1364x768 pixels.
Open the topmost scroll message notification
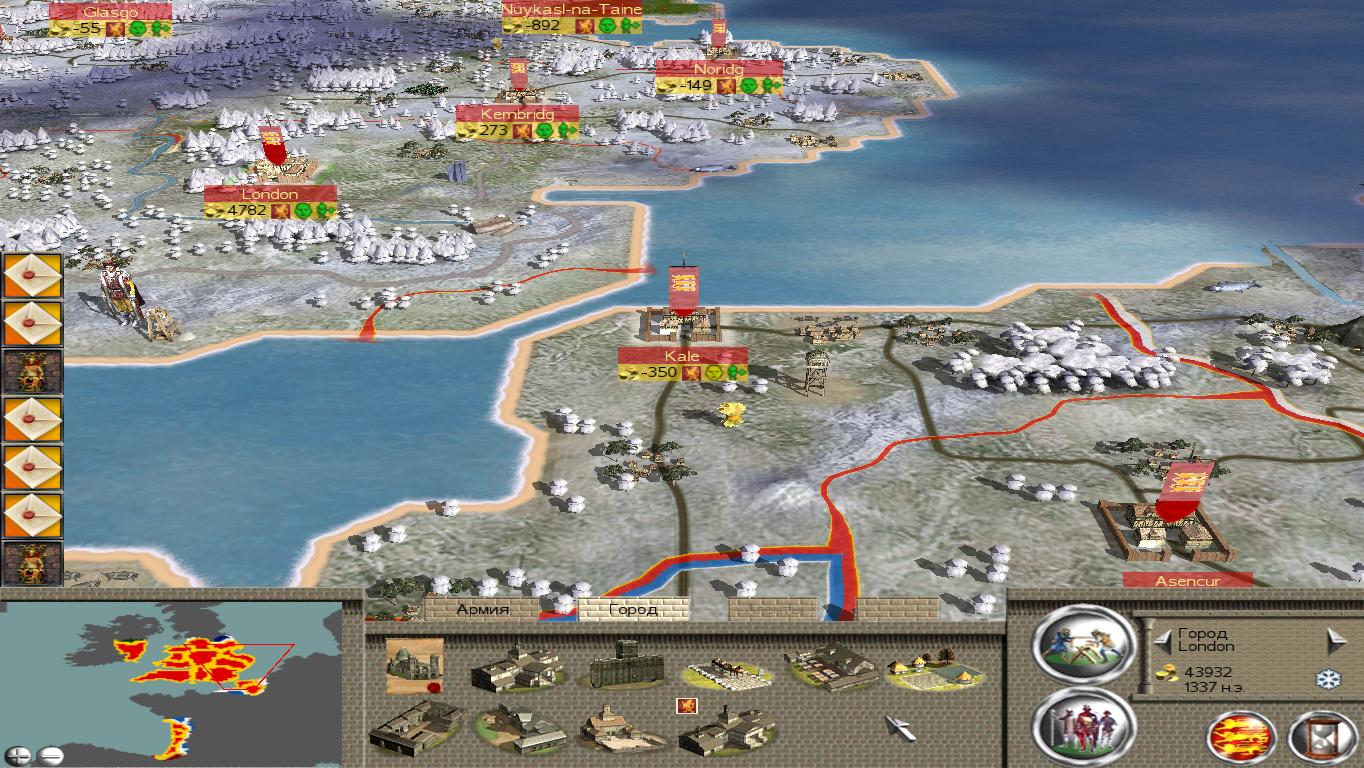[x=32, y=275]
